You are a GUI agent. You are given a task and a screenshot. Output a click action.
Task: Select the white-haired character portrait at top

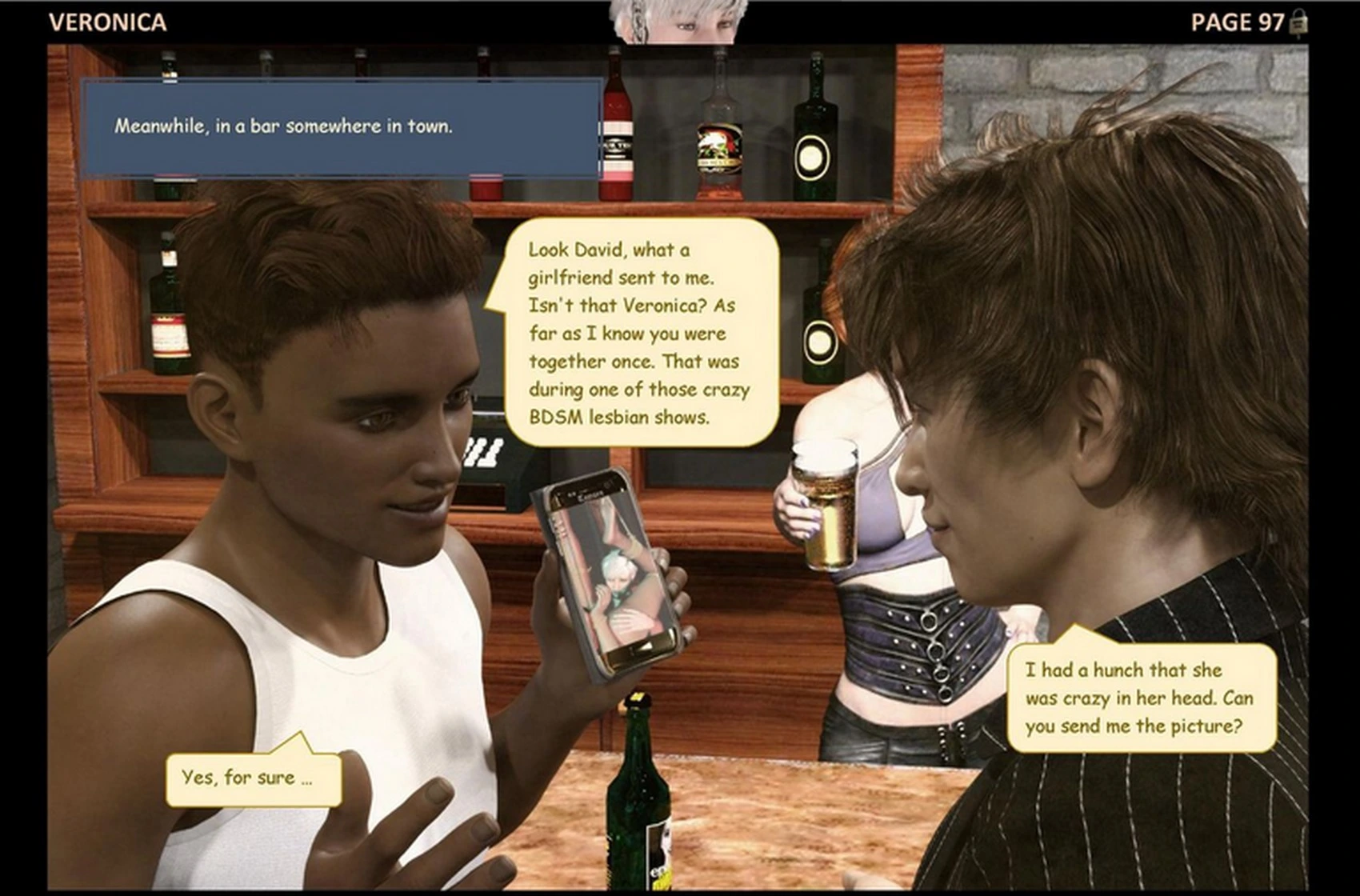[x=679, y=21]
